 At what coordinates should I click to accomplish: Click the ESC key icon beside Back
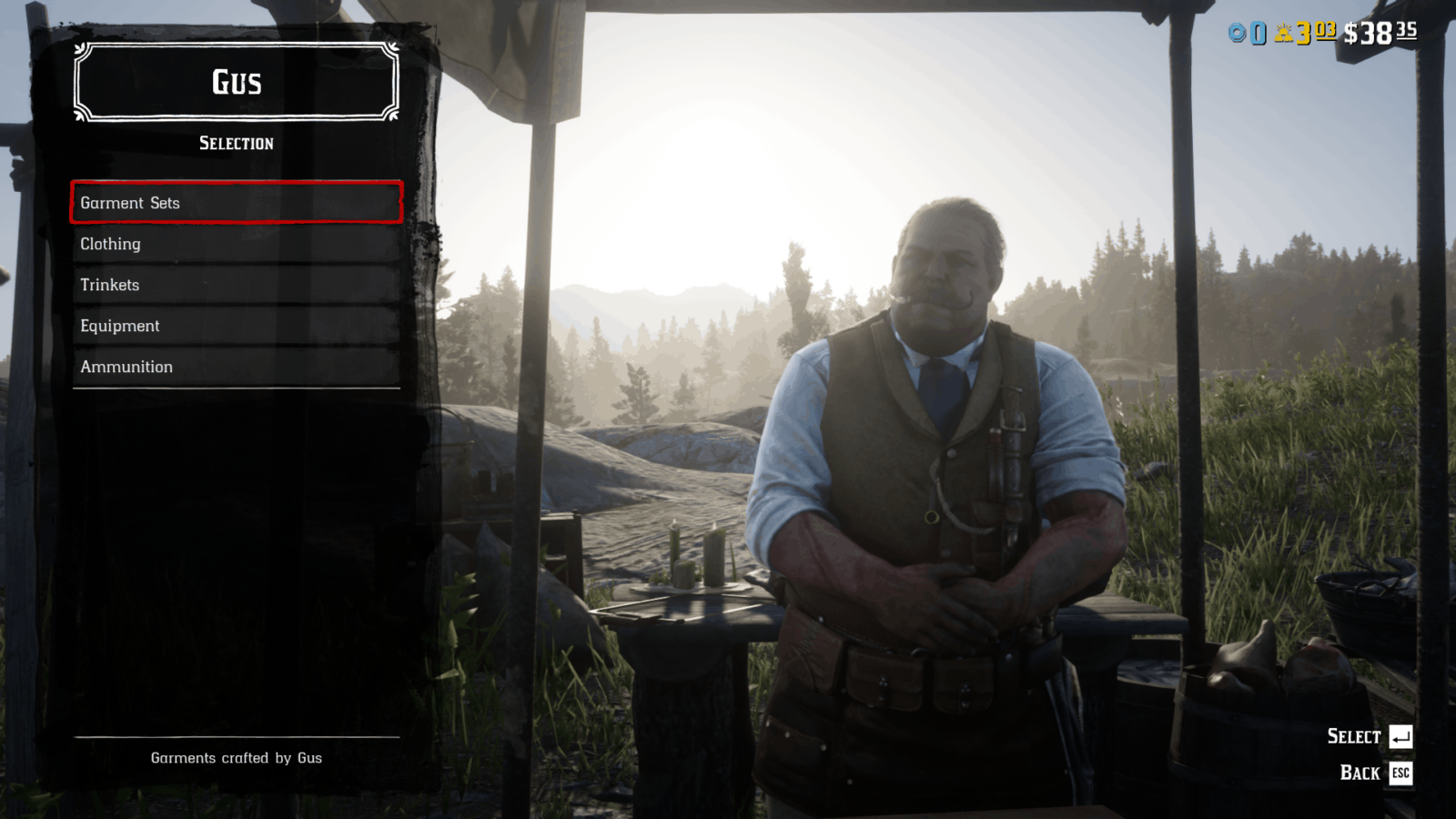pyautogui.click(x=1401, y=773)
